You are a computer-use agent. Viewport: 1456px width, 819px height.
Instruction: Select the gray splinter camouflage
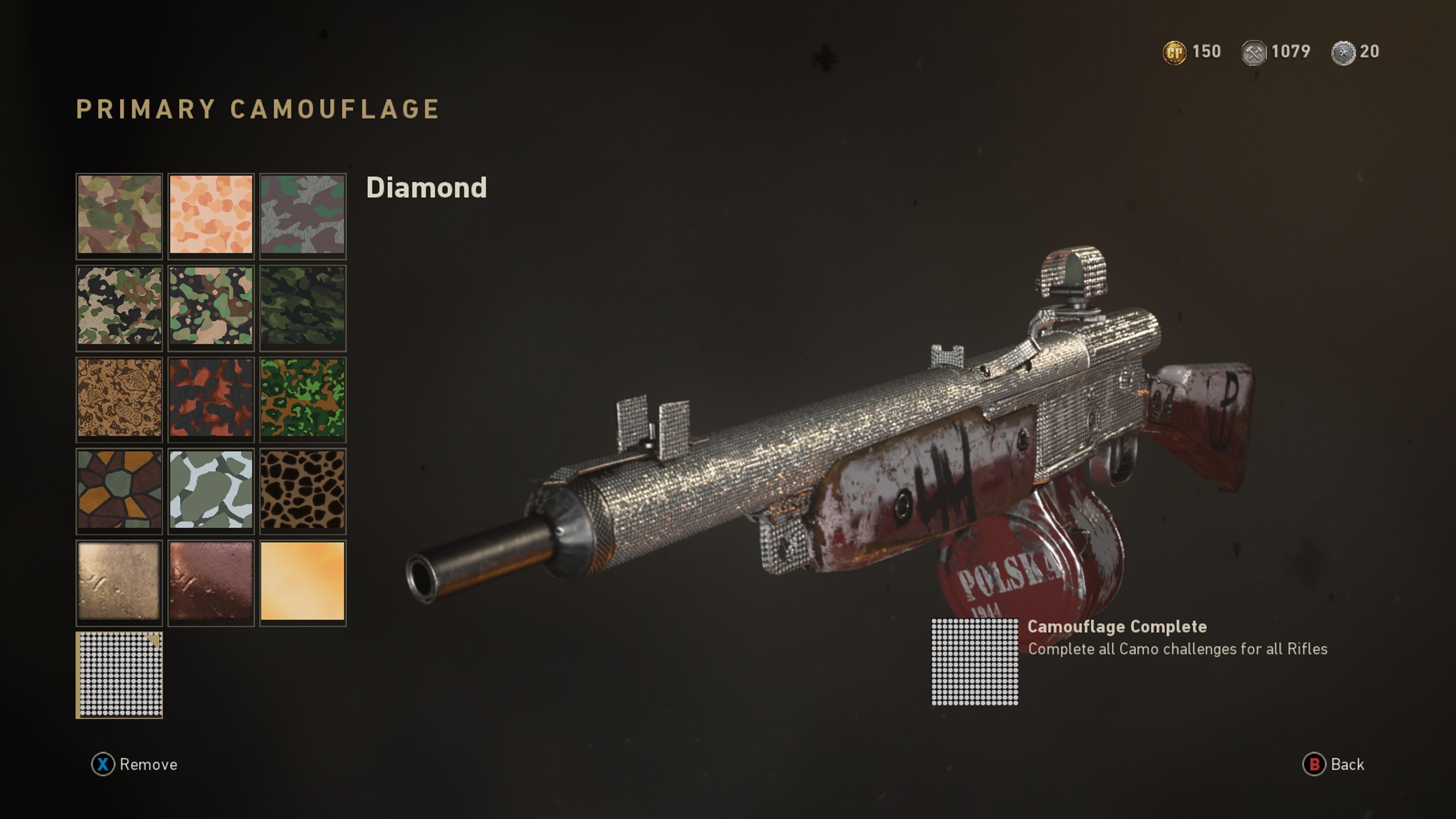point(303,217)
